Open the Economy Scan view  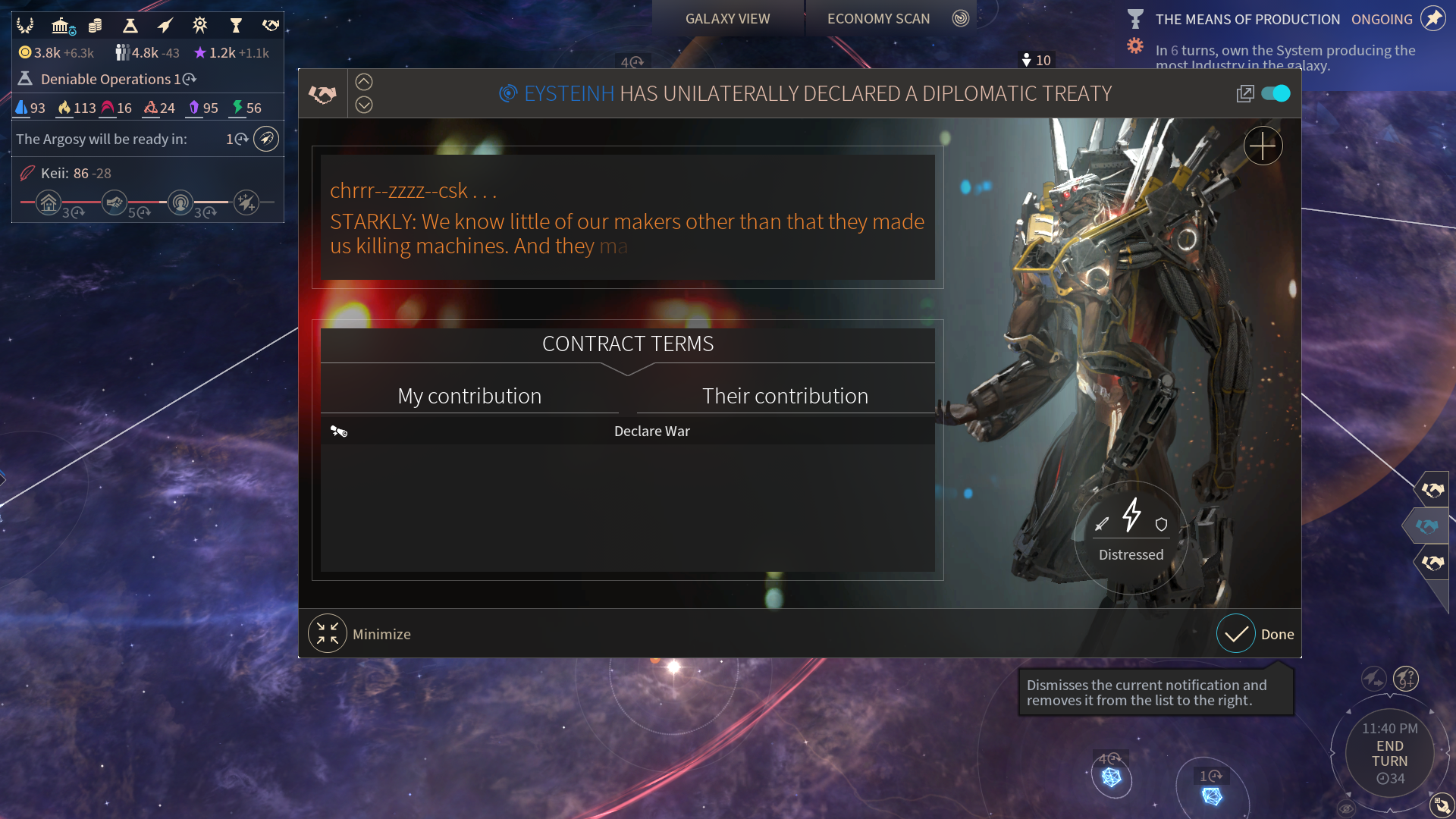(x=878, y=18)
